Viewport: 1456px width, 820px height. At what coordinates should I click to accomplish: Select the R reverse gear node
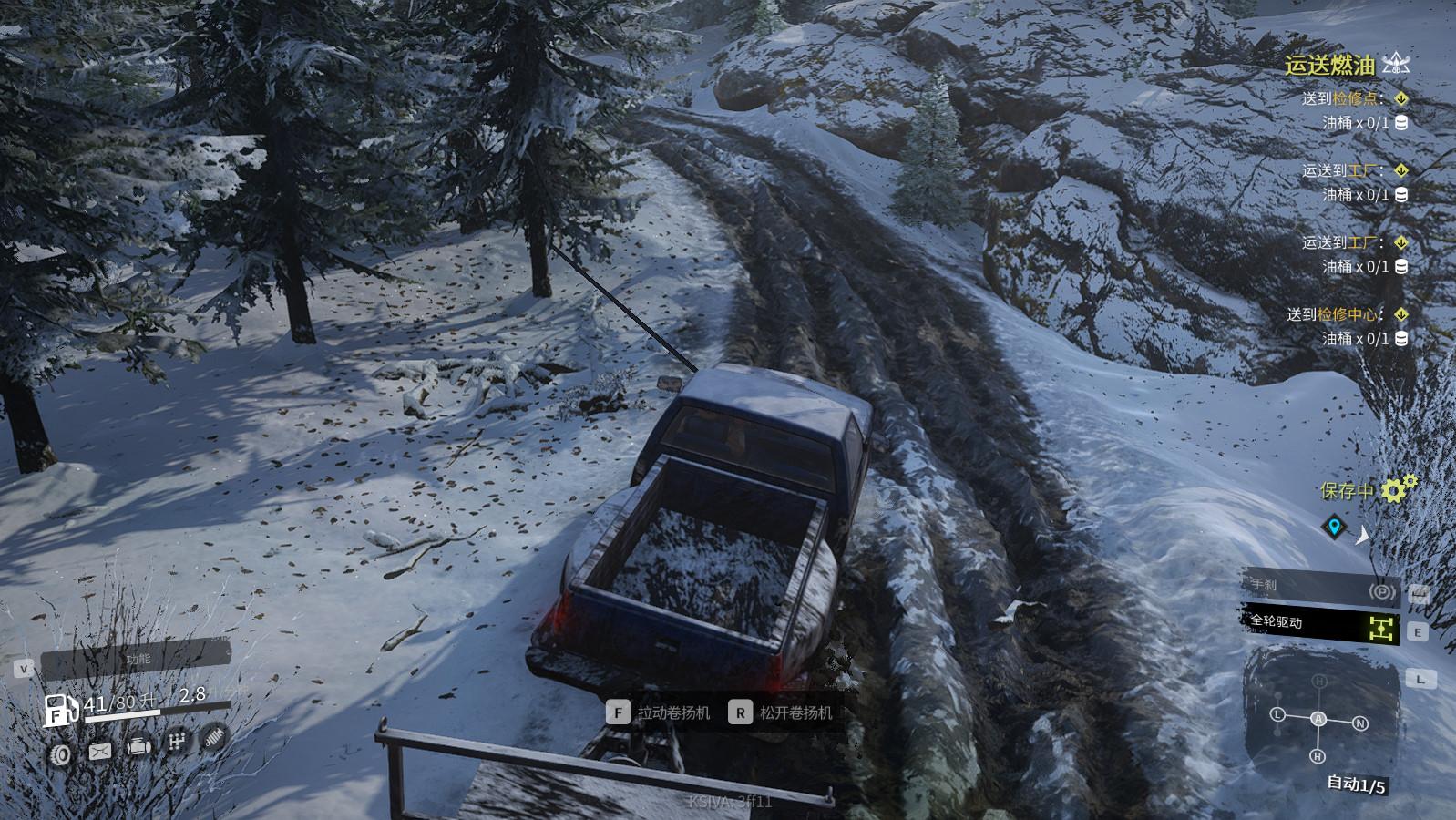tap(1318, 756)
